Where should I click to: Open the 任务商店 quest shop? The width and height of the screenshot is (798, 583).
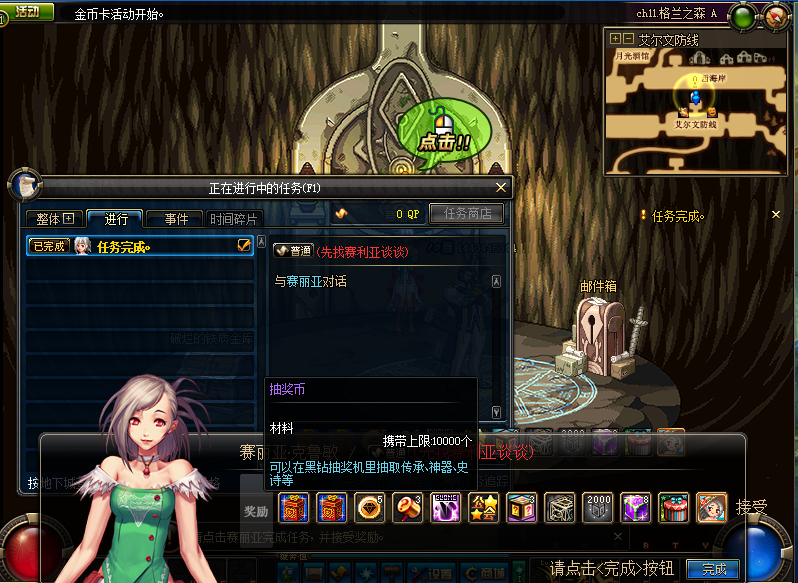pyautogui.click(x=466, y=213)
